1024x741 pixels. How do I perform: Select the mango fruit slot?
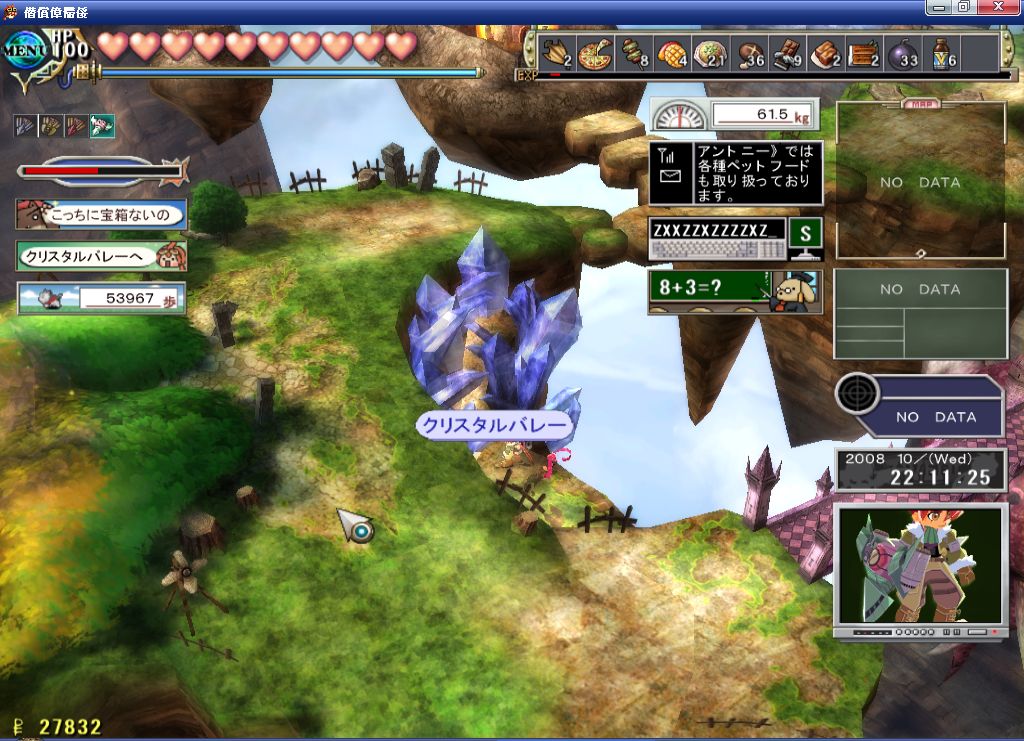coord(673,54)
